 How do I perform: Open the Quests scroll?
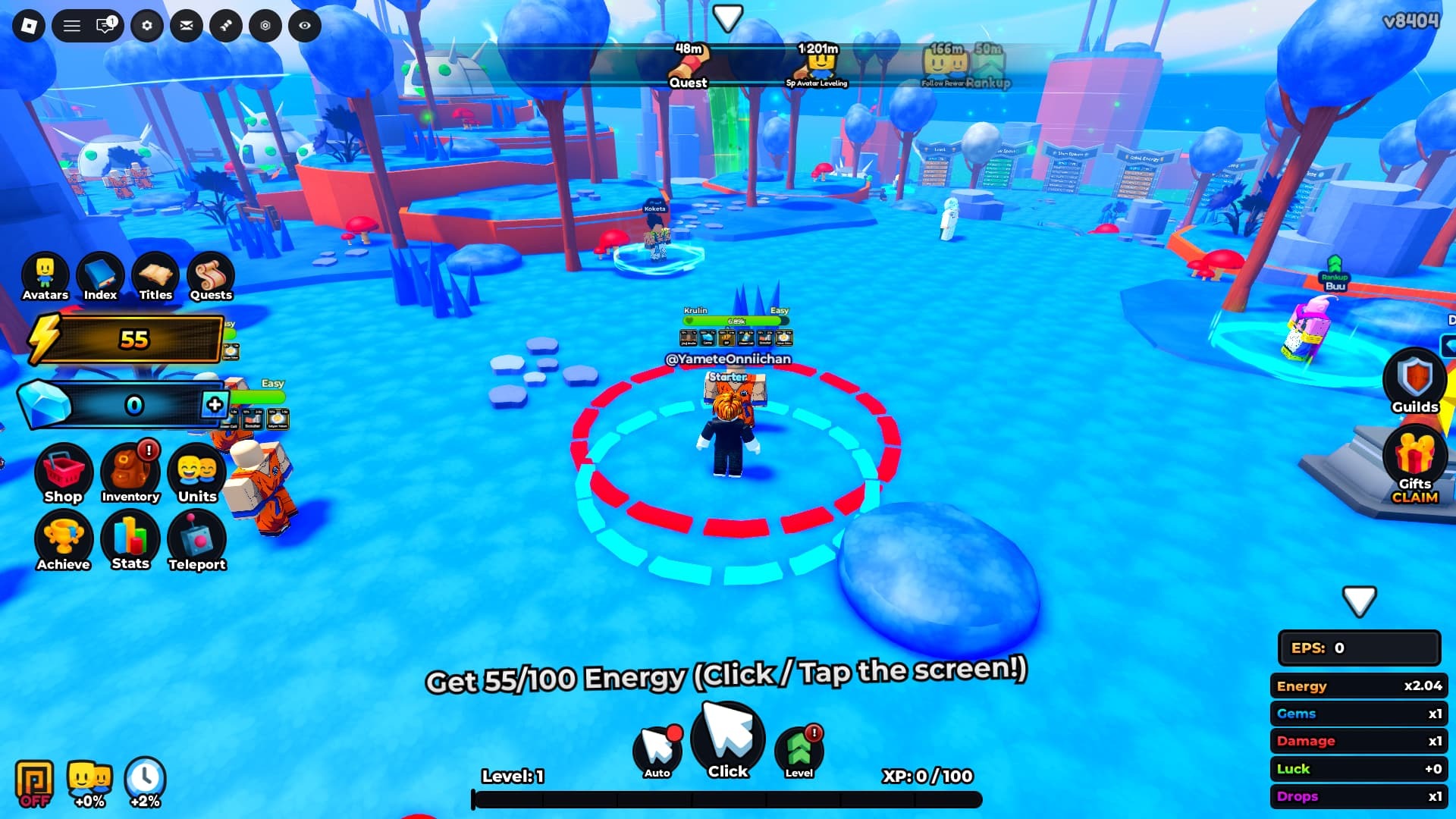coord(211,277)
